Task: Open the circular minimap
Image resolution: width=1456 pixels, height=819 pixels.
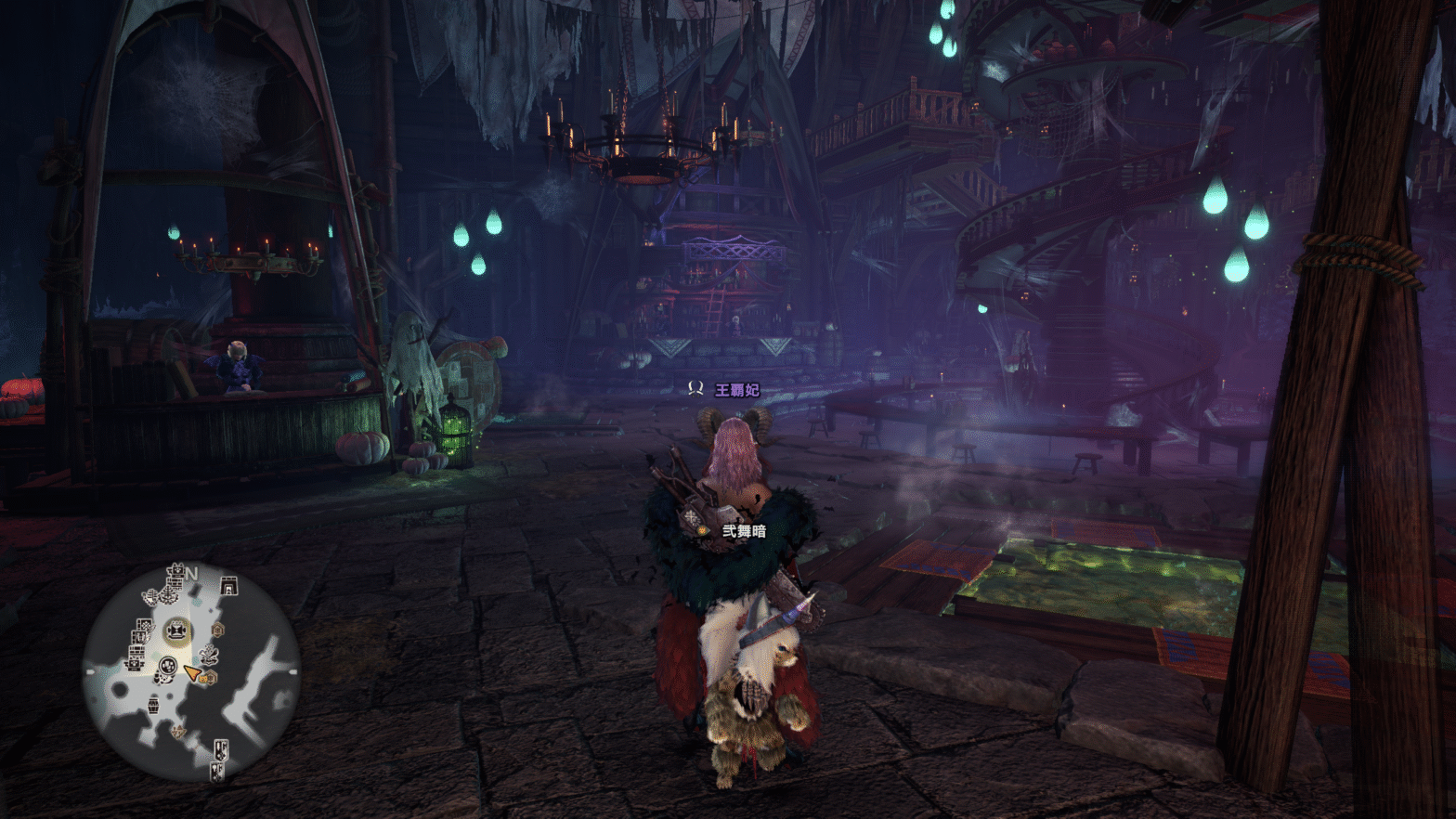Action: [190, 670]
